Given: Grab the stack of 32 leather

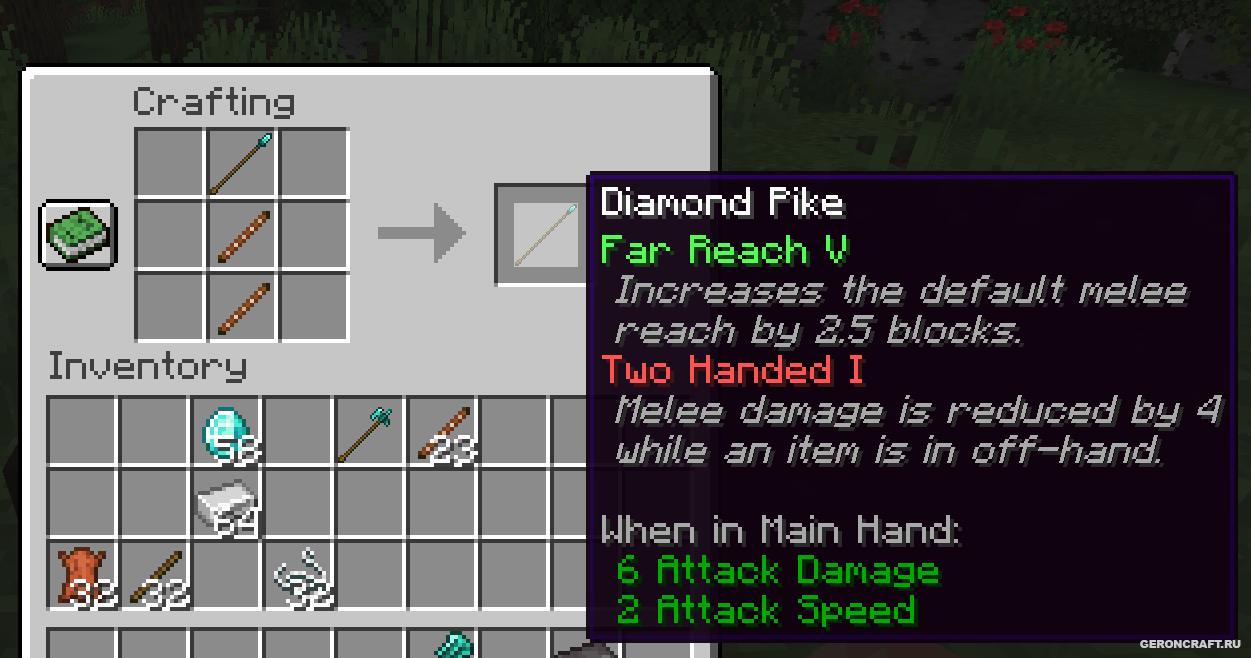Looking at the screenshot, I should point(83,577).
